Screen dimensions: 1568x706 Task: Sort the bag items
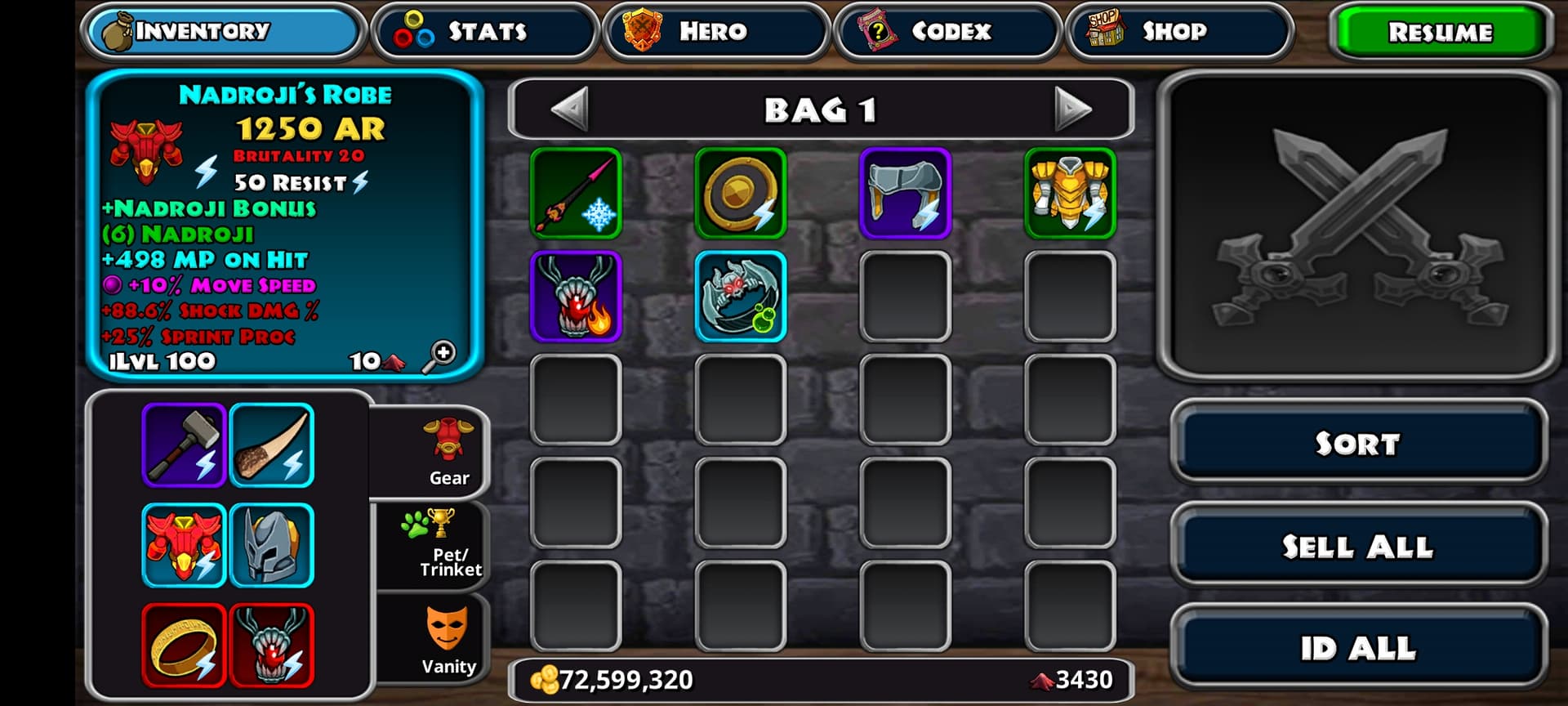(1357, 443)
